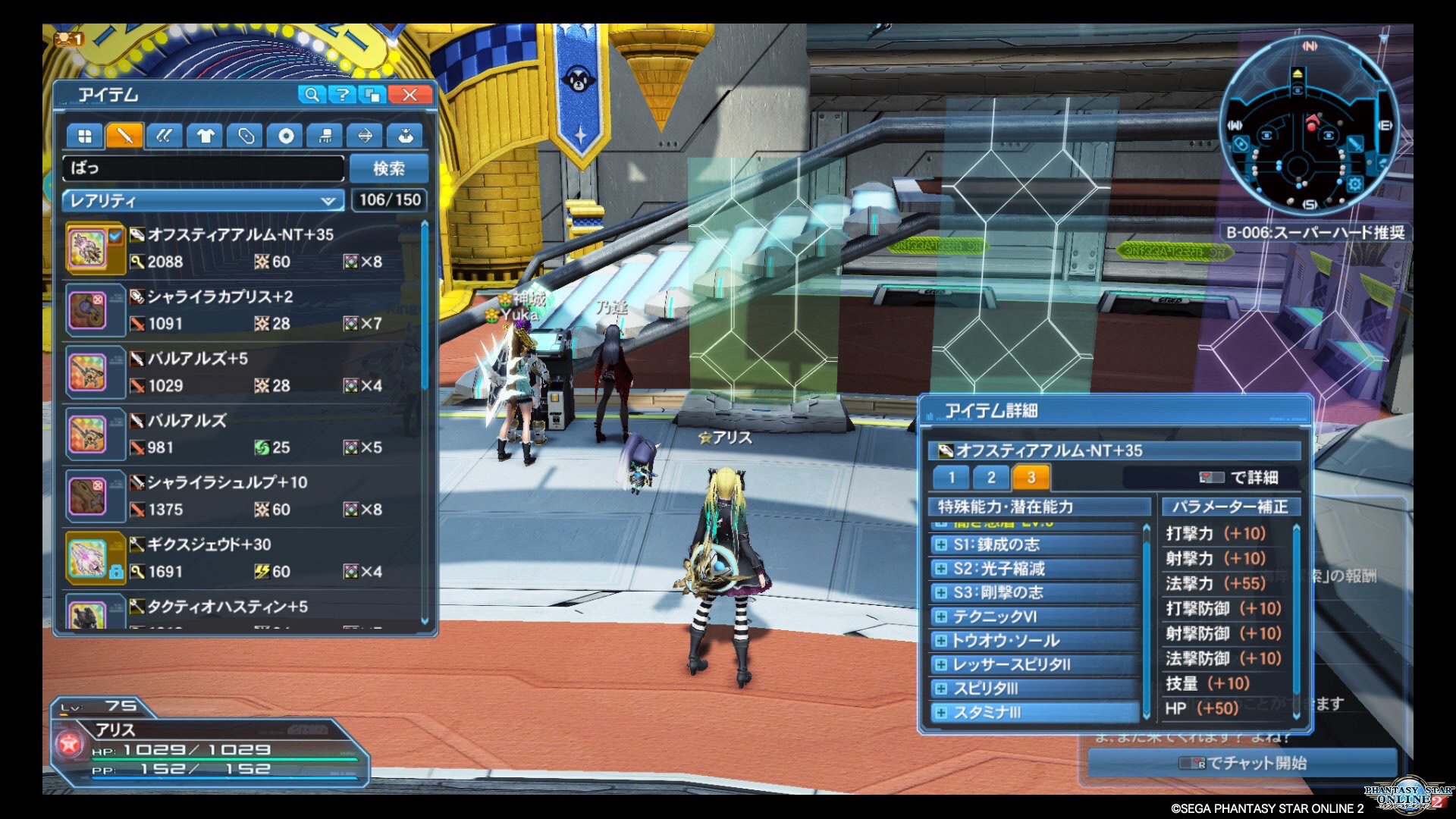This screenshot has width=1456, height=819.
Task: Switch to item detail page 1
Action: (x=951, y=478)
